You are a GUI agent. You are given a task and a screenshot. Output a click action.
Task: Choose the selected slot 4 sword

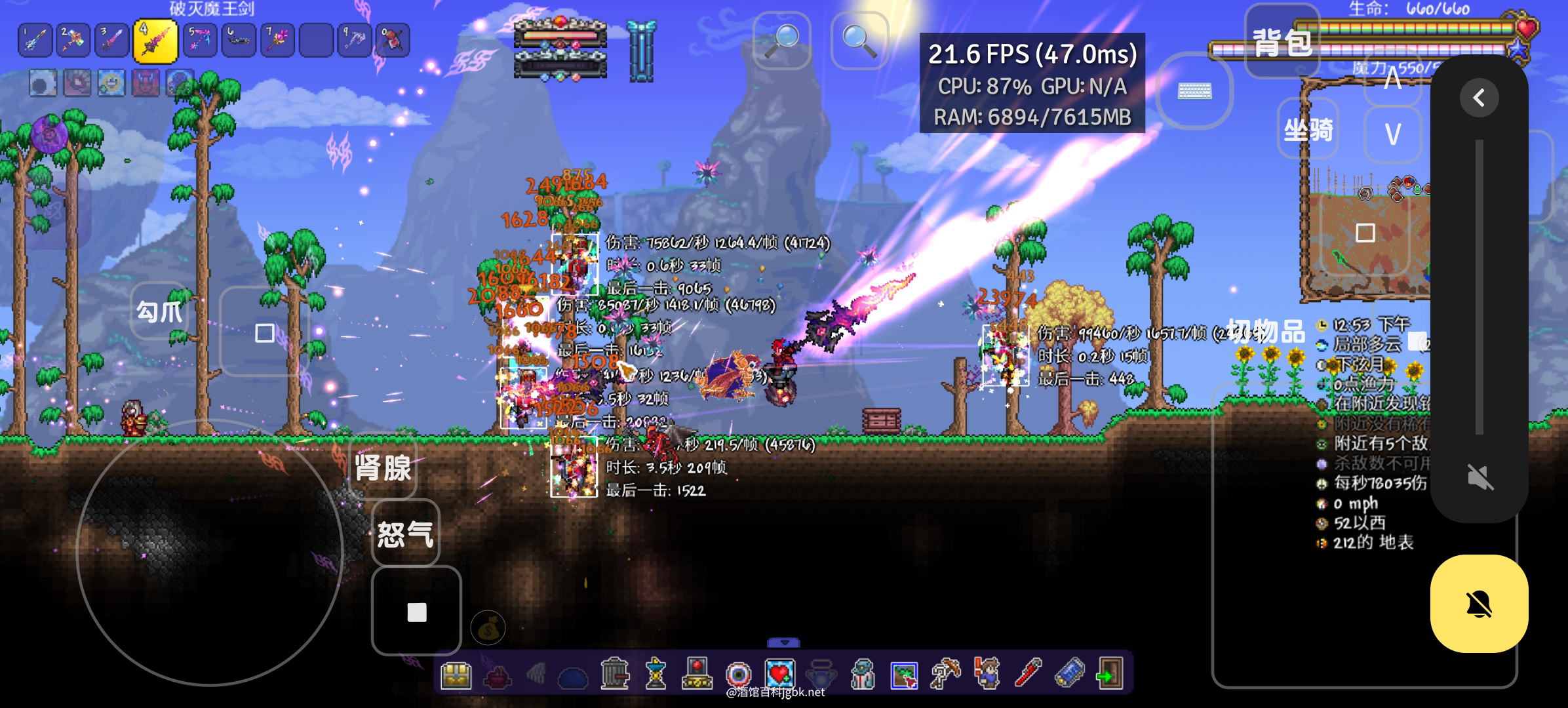tap(155, 41)
